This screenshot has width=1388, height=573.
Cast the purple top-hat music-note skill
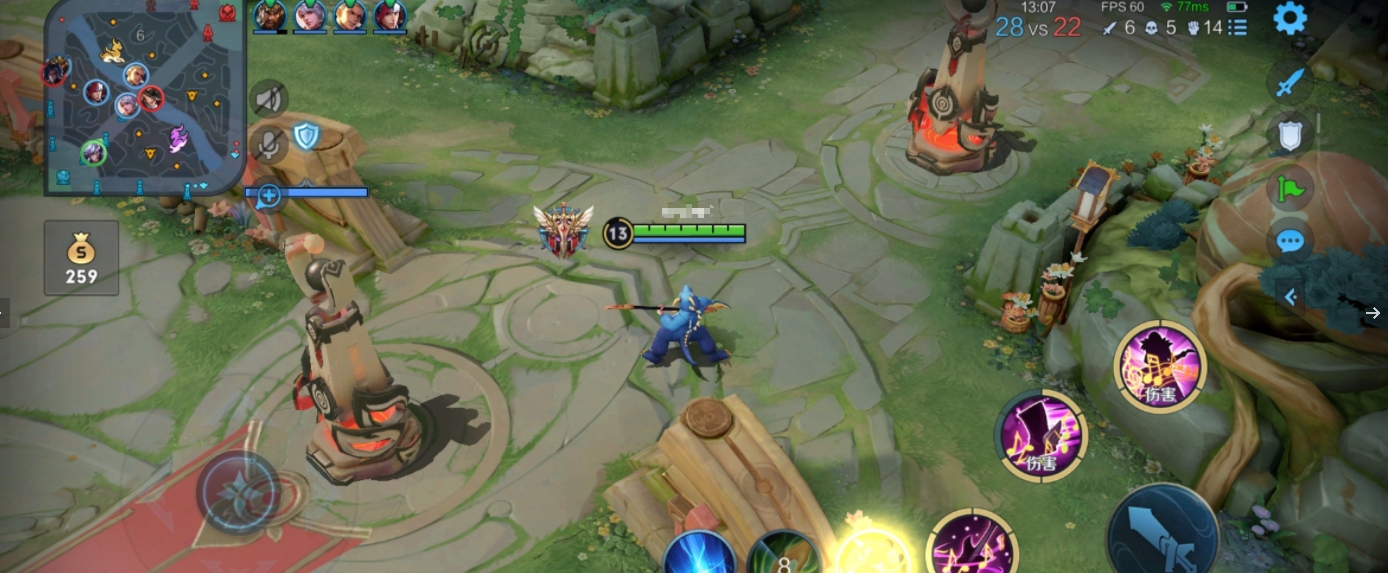[x=1041, y=435]
